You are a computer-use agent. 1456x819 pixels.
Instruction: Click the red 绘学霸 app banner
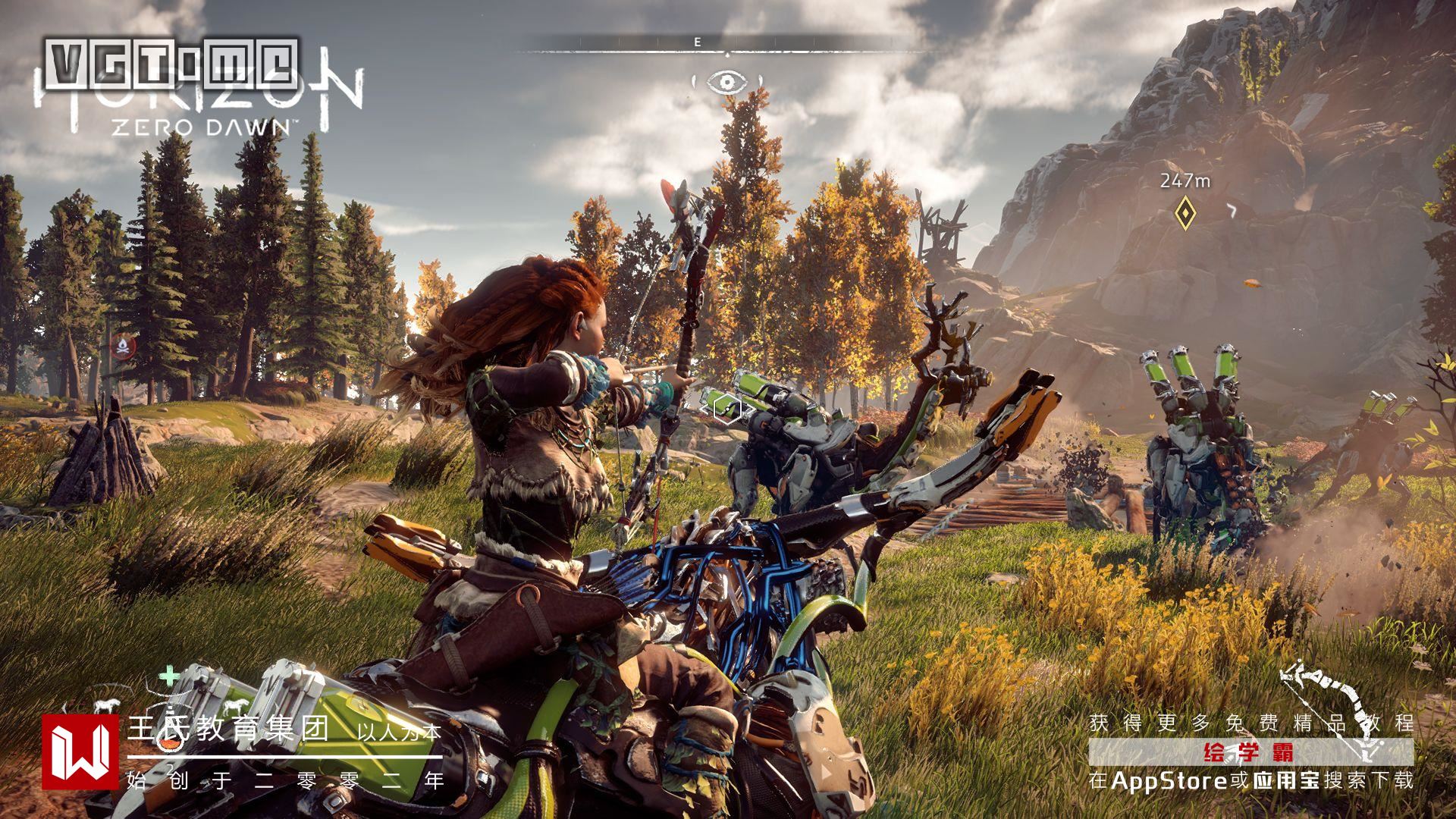[x=1250, y=753]
